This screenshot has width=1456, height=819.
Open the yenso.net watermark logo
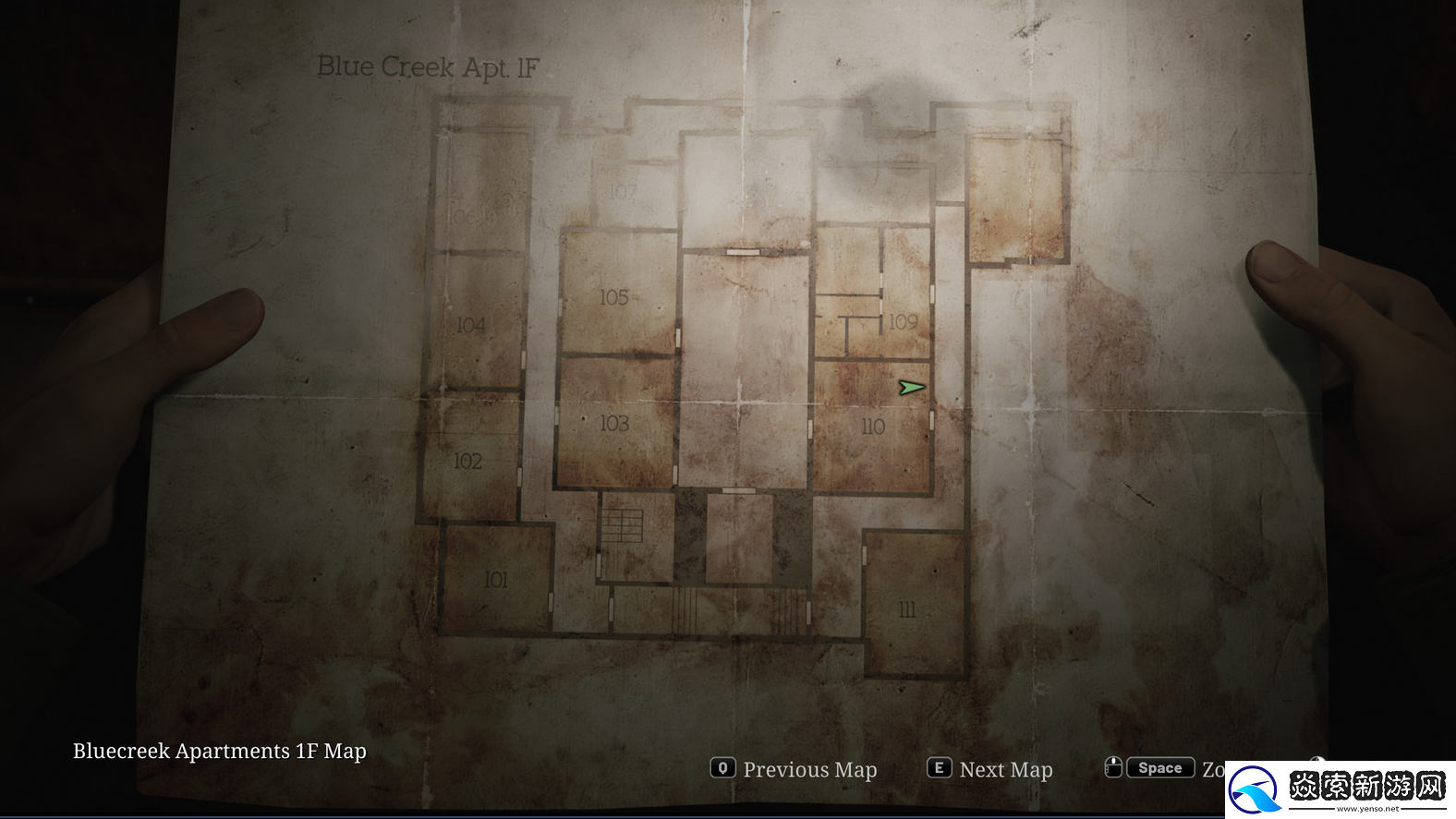[1341, 790]
